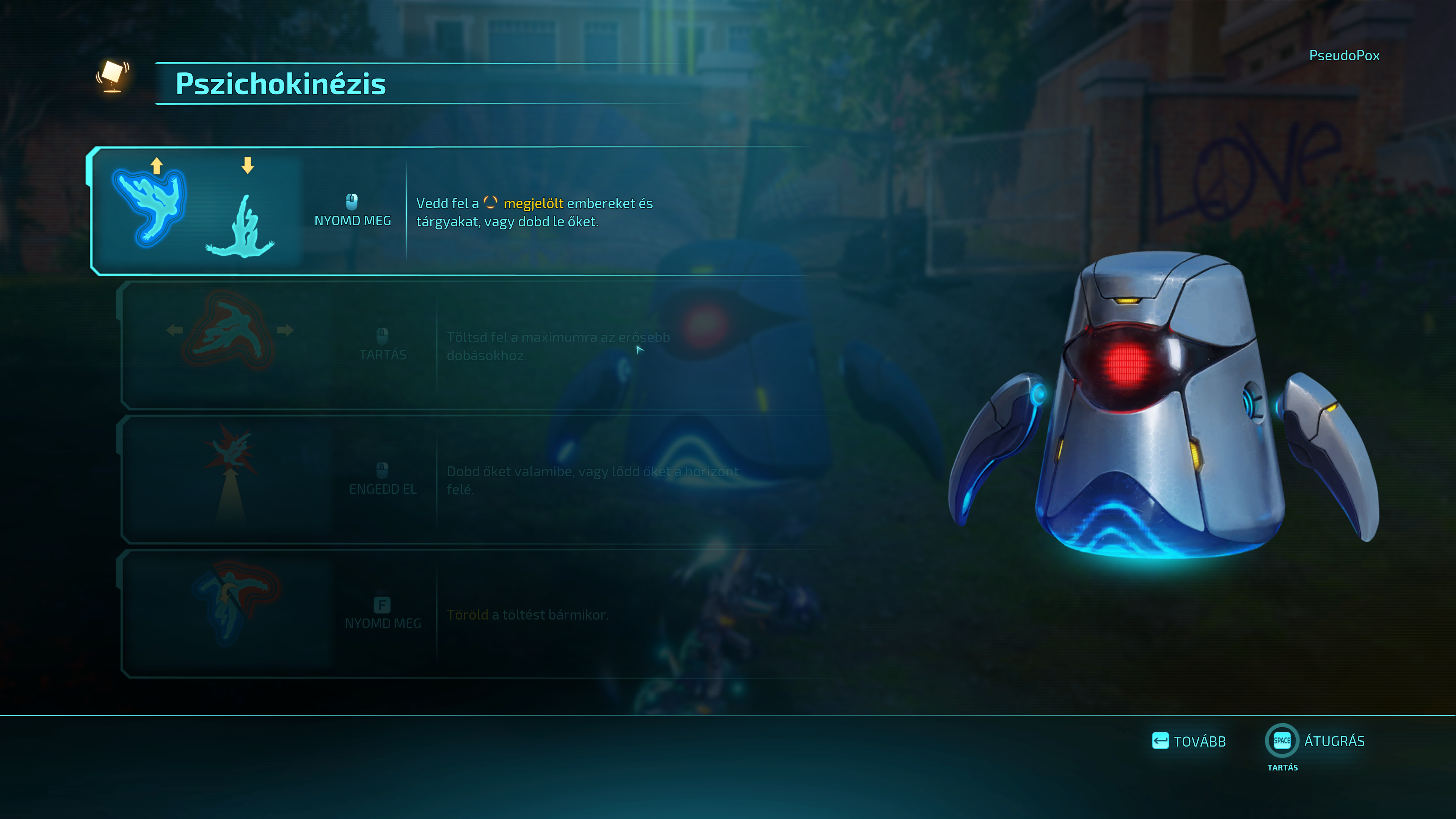This screenshot has height=819, width=1456.
Task: Continue with the TOVÁBB button
Action: (1189, 741)
